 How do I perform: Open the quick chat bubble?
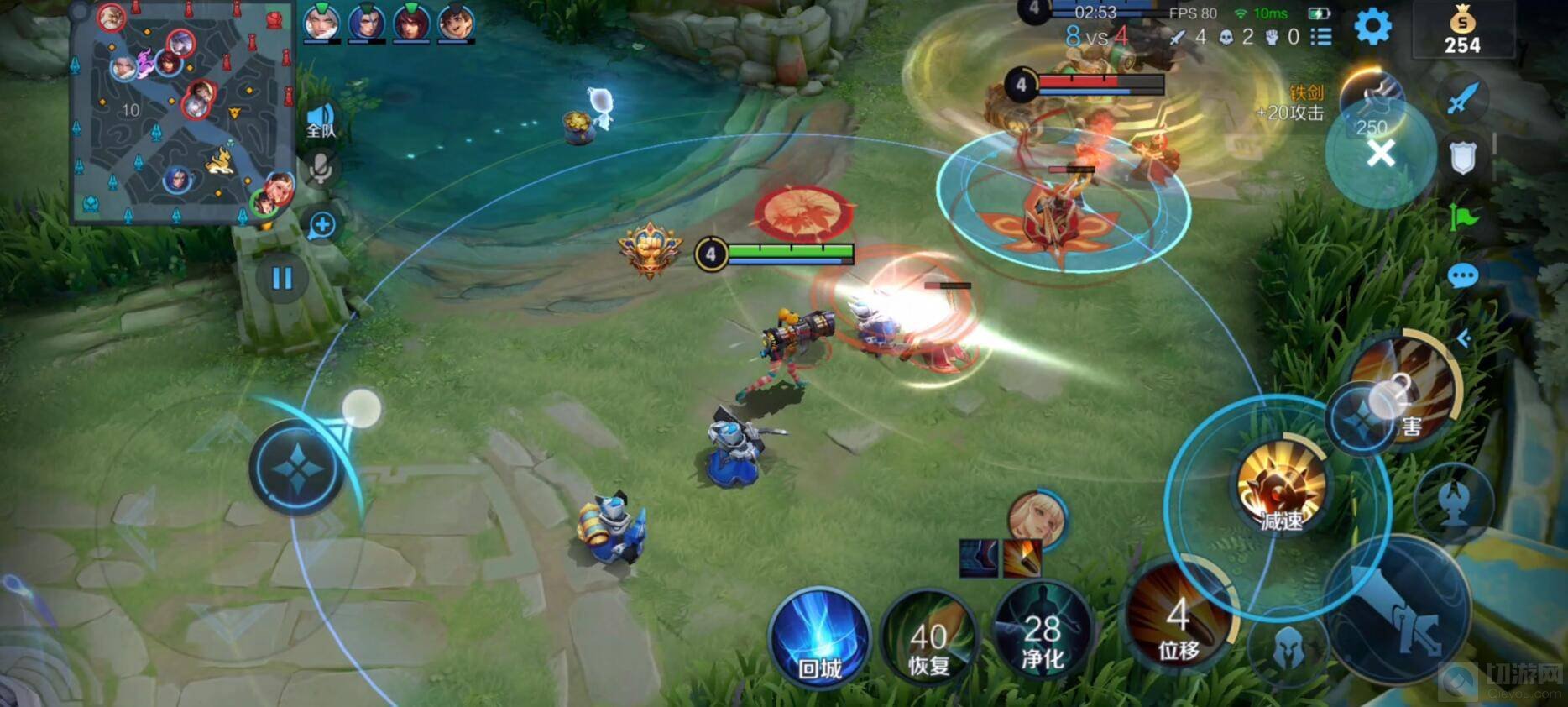1462,276
